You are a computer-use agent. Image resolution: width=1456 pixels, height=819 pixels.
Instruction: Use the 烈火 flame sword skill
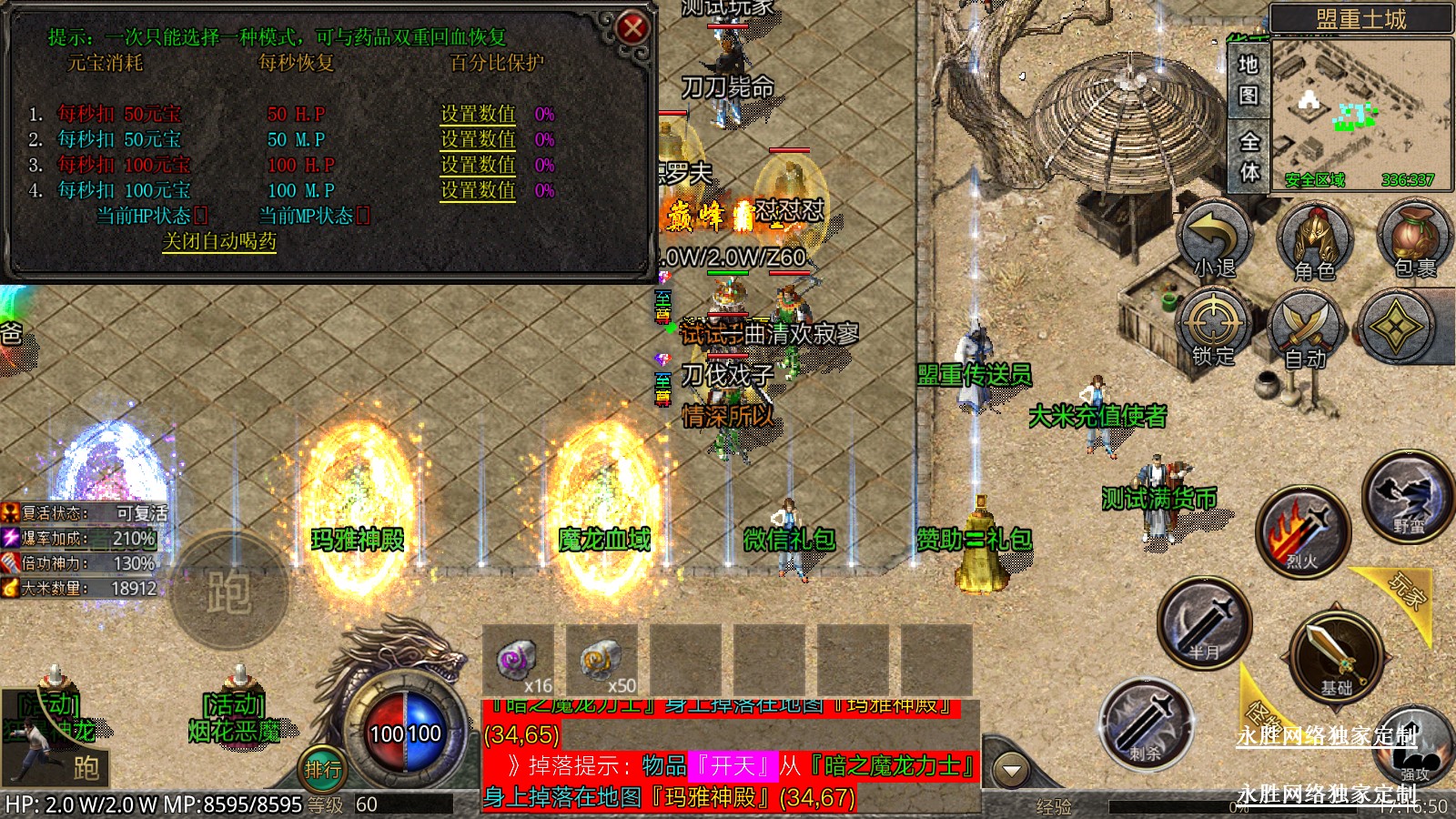pyautogui.click(x=1302, y=532)
